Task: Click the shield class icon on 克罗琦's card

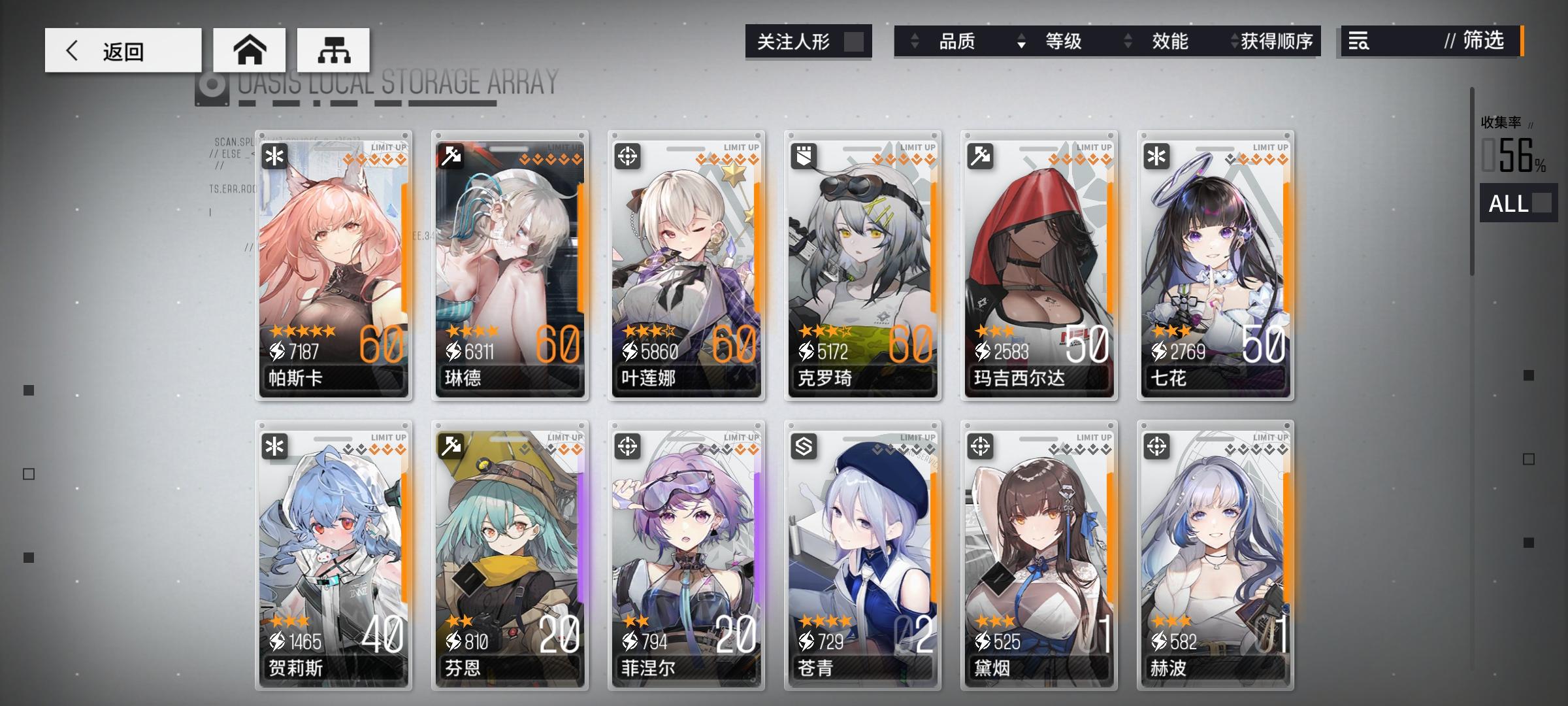Action: click(x=804, y=156)
